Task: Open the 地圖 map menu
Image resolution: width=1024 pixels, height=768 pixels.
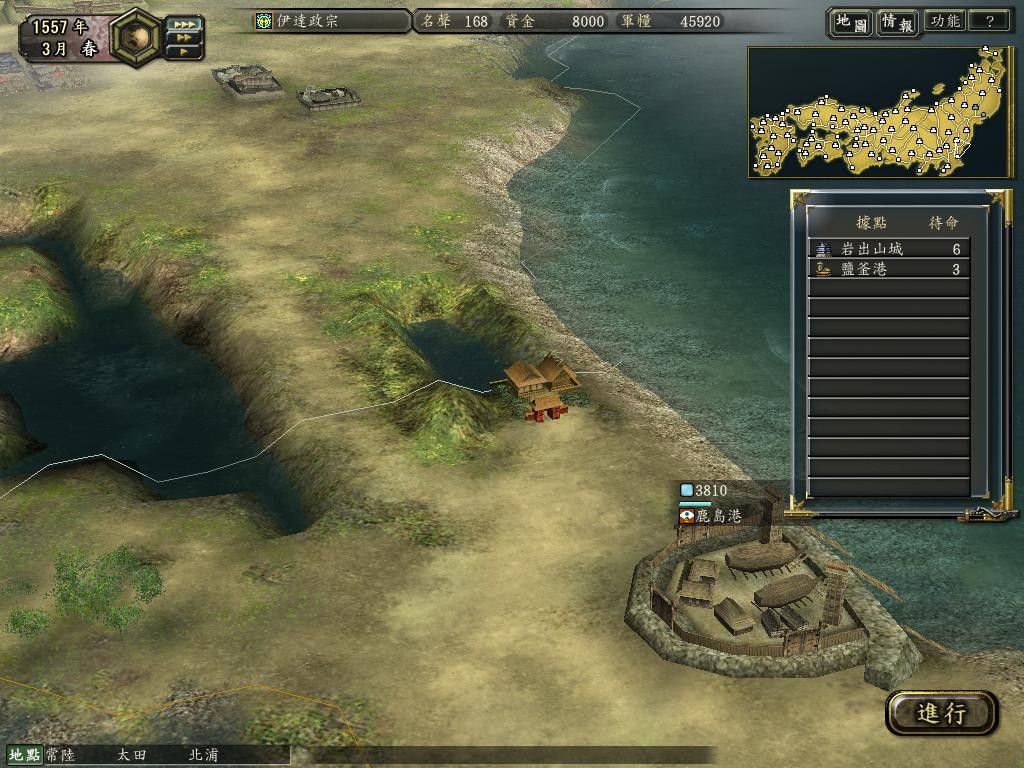Action: coord(850,22)
